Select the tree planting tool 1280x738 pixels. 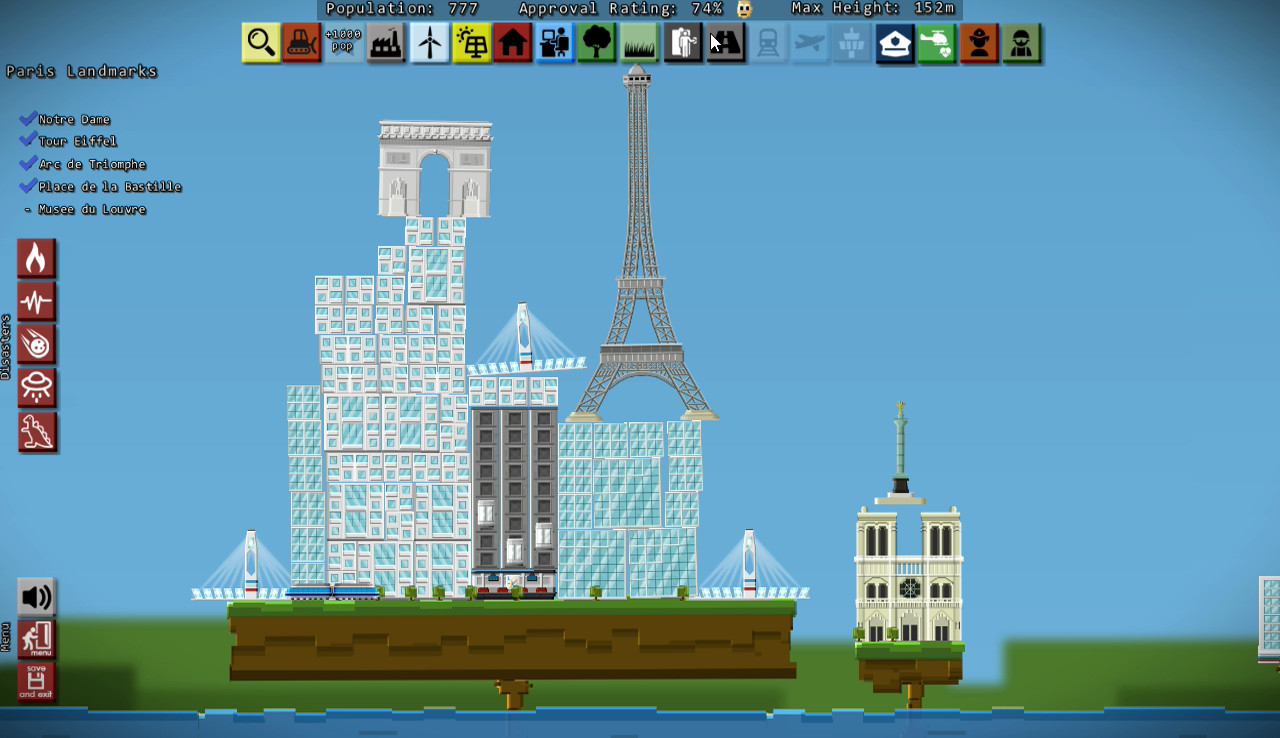[597, 42]
